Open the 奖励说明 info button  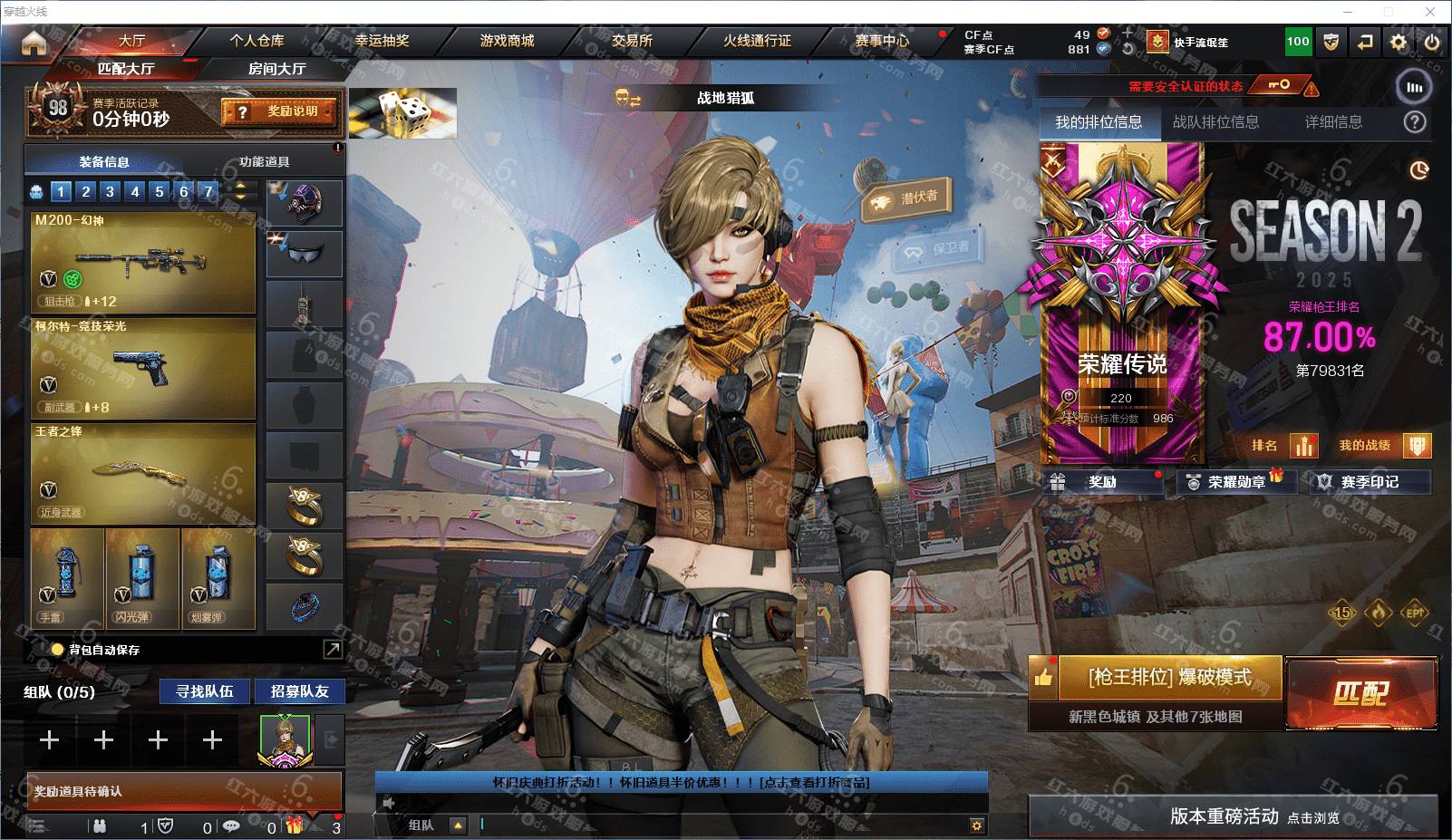pos(281,111)
